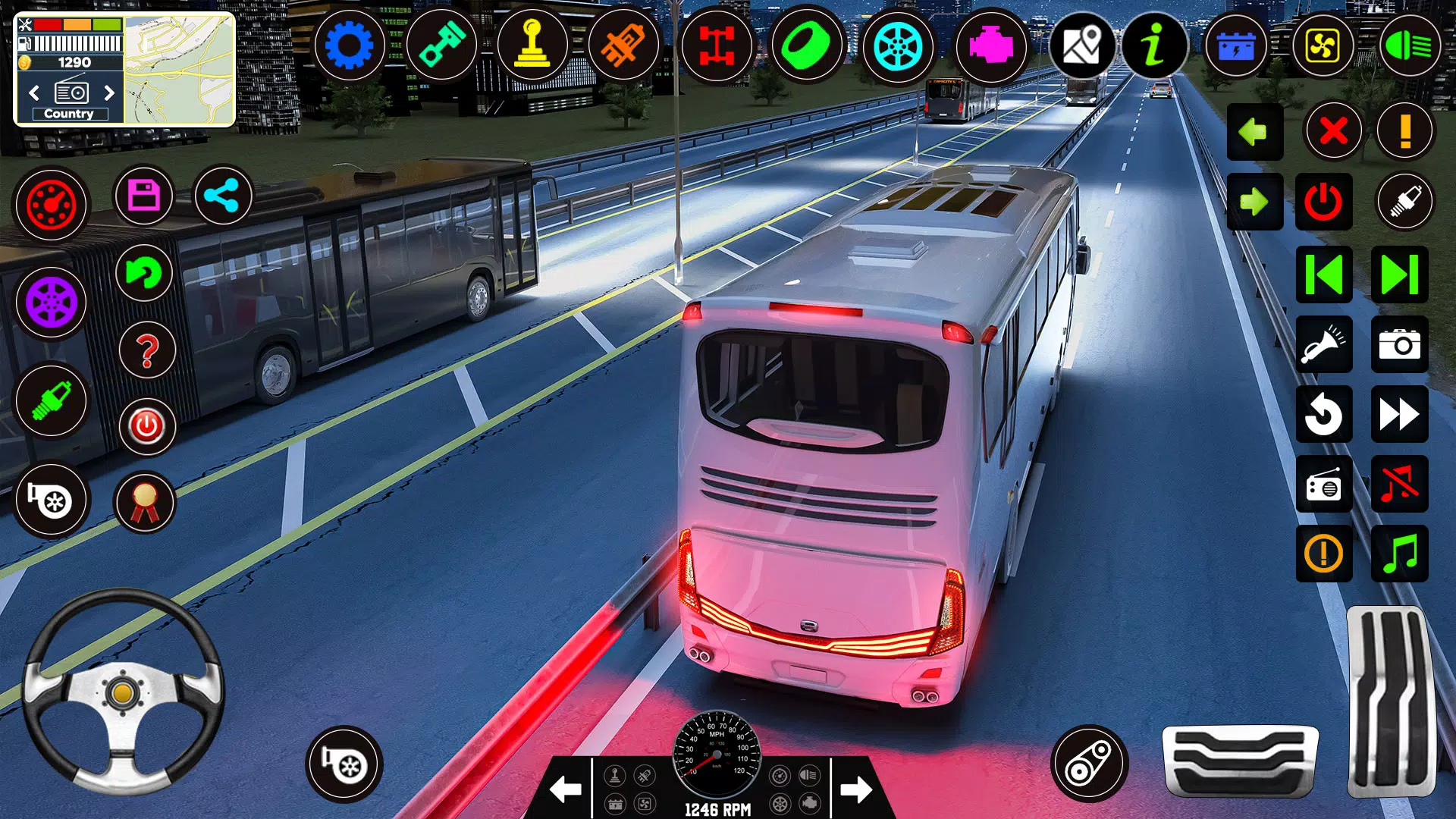Select the yellow gear shifter icon
Screen dimensions: 1456x819
(x=532, y=47)
